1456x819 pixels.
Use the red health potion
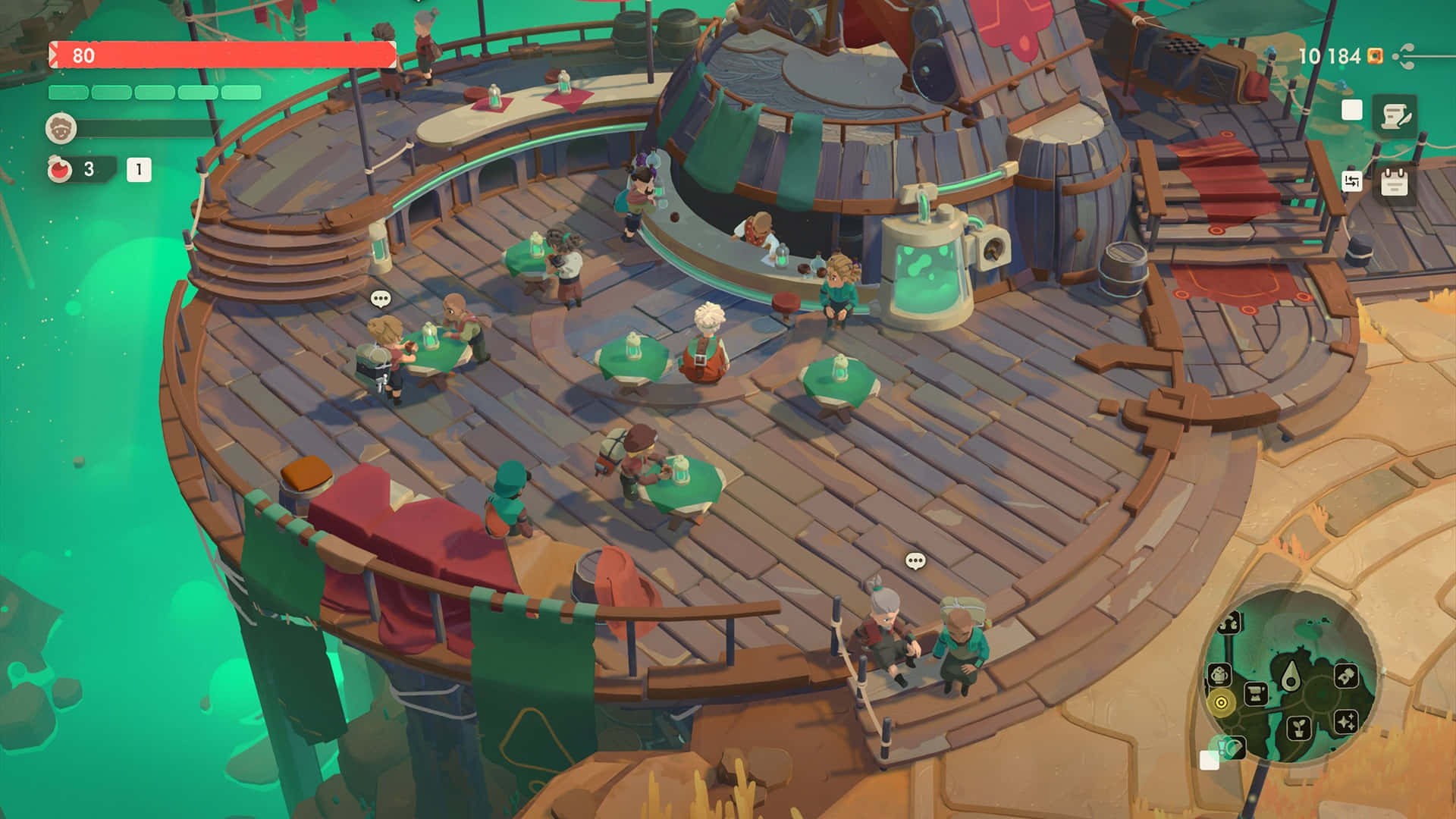coord(60,169)
